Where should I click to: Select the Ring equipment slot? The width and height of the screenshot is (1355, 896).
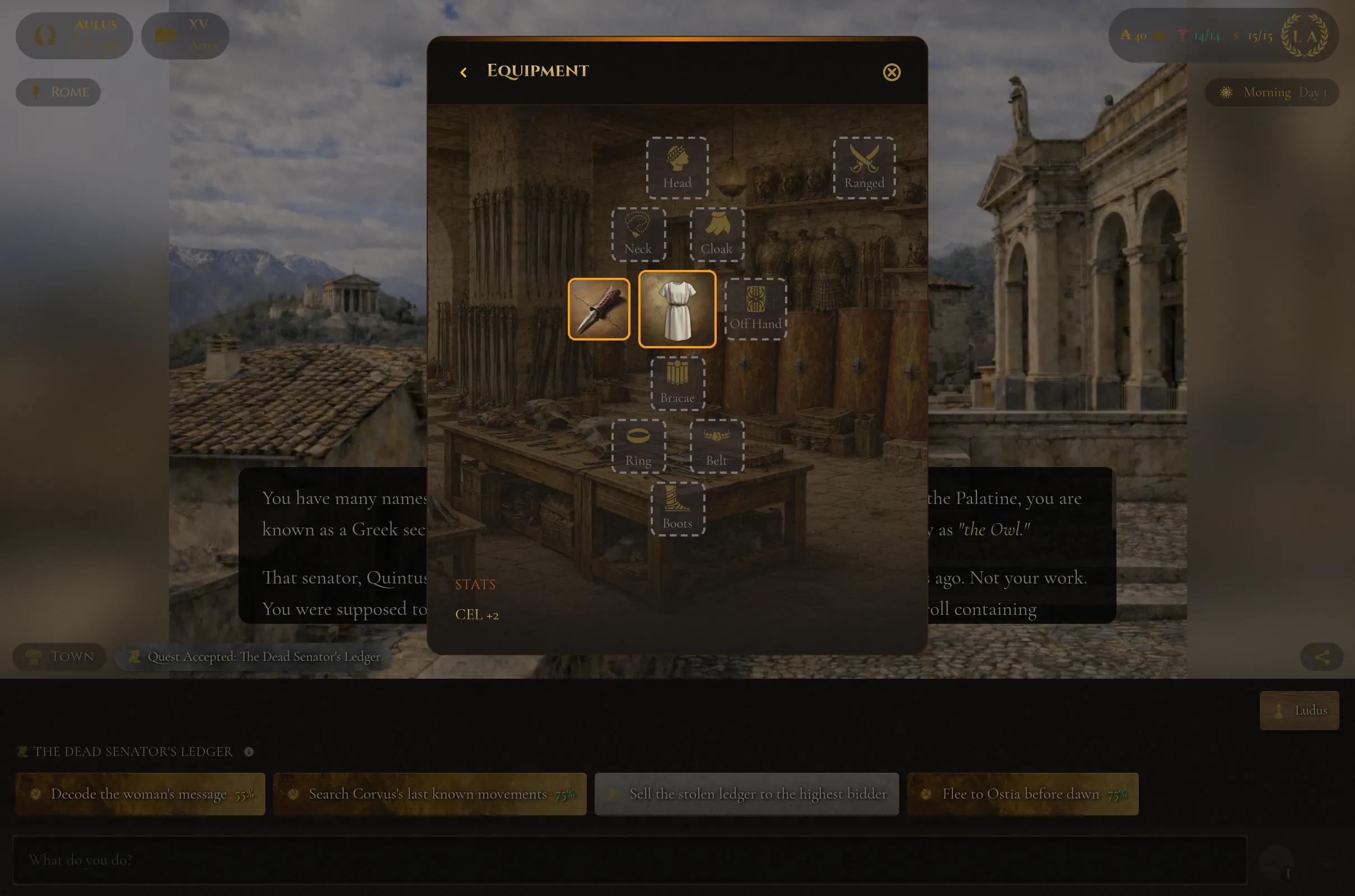[638, 446]
